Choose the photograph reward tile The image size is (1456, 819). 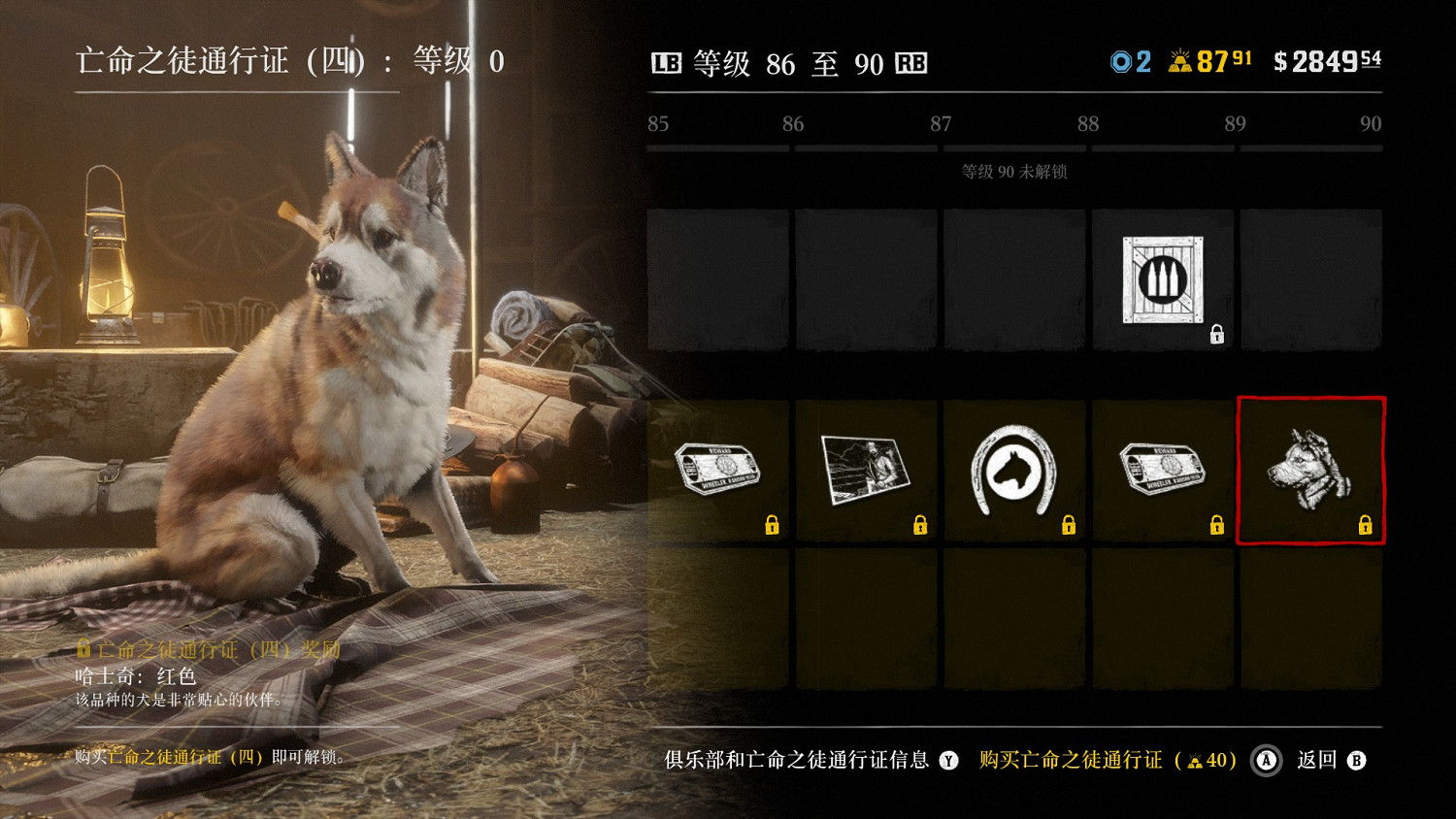click(x=866, y=471)
